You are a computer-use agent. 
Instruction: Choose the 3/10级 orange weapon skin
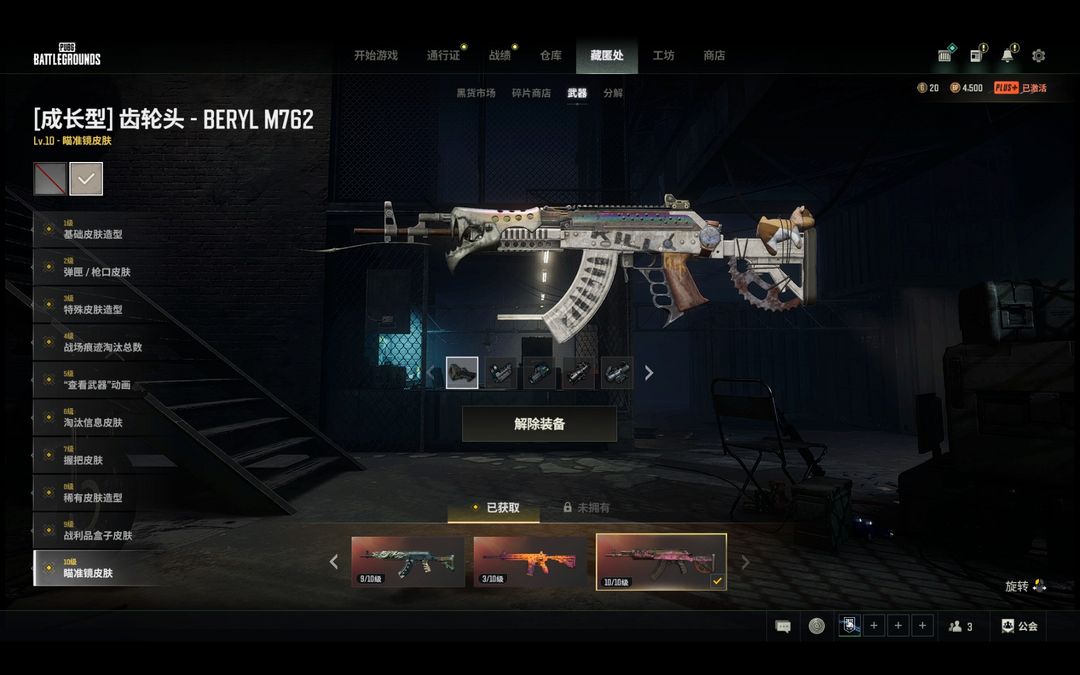530,562
